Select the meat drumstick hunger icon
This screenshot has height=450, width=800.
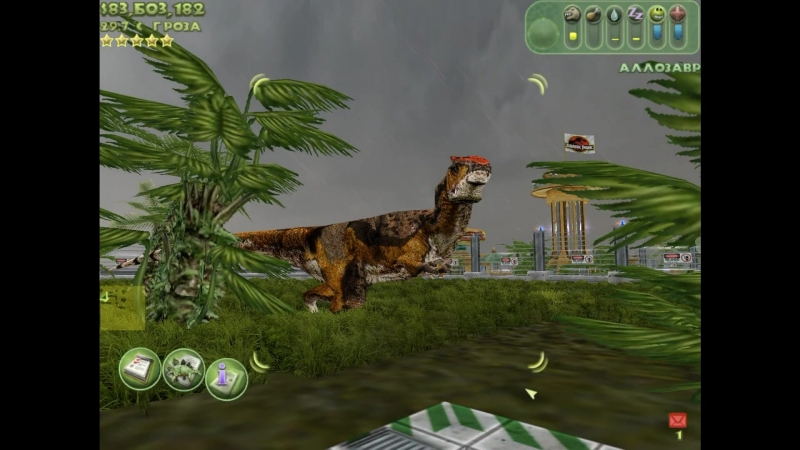point(593,14)
